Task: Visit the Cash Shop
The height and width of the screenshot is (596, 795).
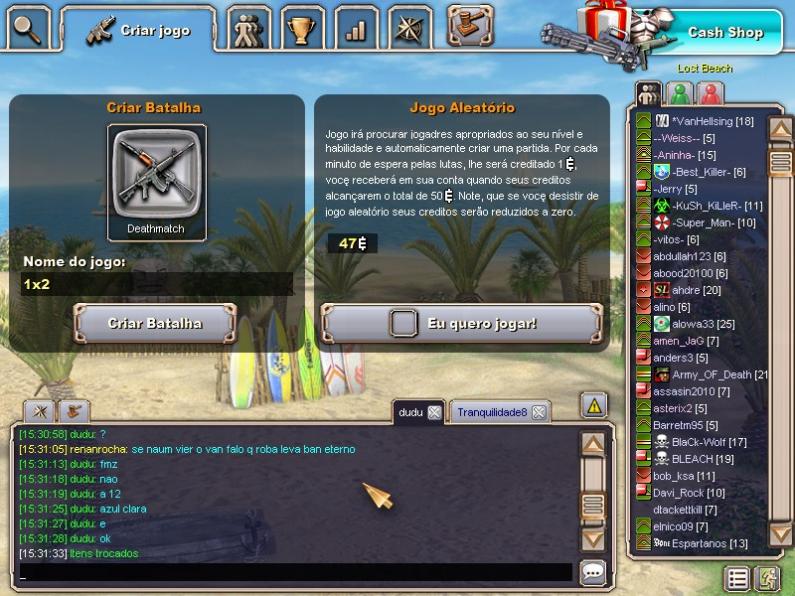Action: [724, 32]
